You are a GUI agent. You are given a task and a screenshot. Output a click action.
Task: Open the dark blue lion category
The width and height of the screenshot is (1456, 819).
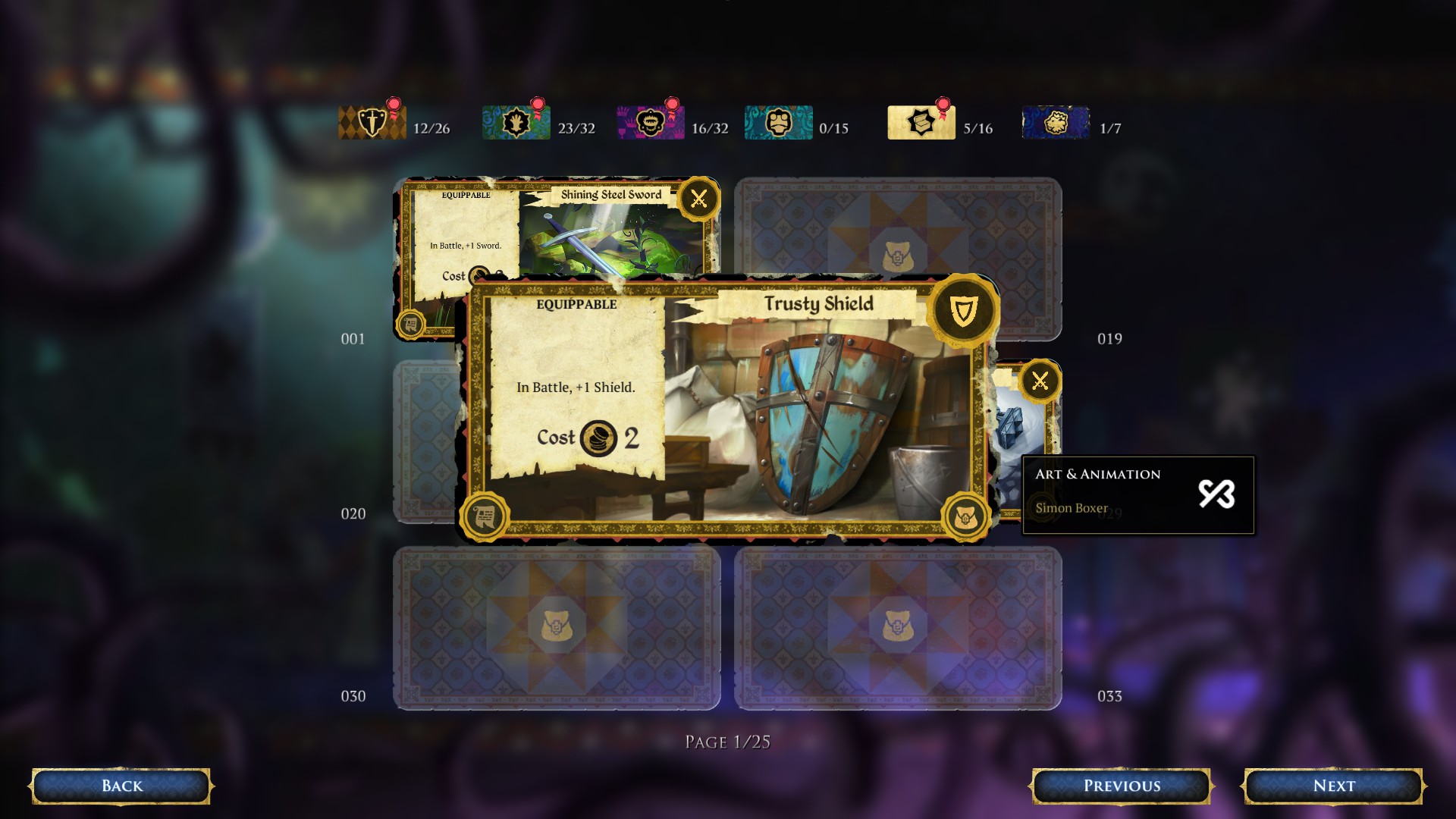[1056, 123]
